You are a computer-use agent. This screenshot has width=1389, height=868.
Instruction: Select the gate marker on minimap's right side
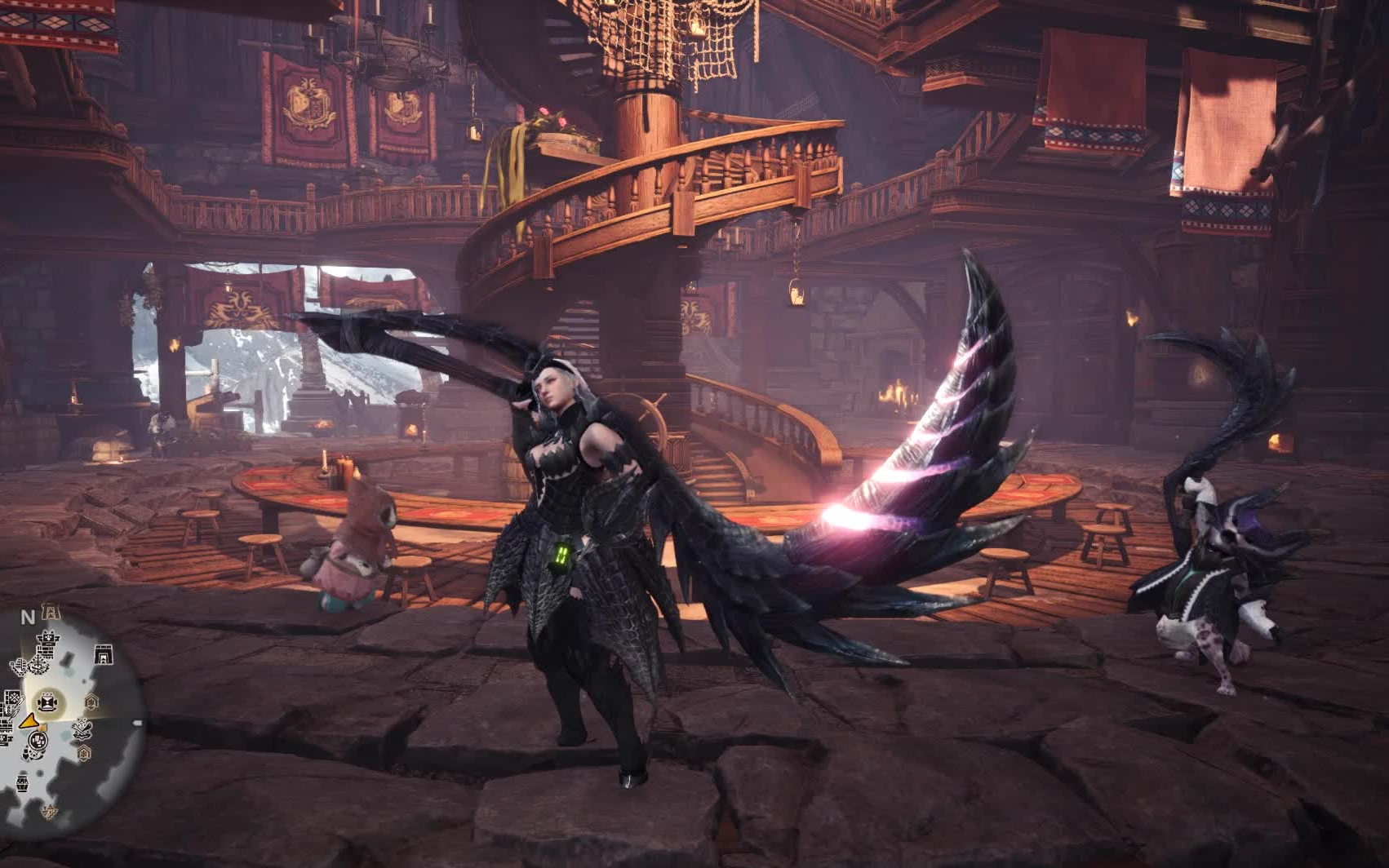[x=104, y=655]
